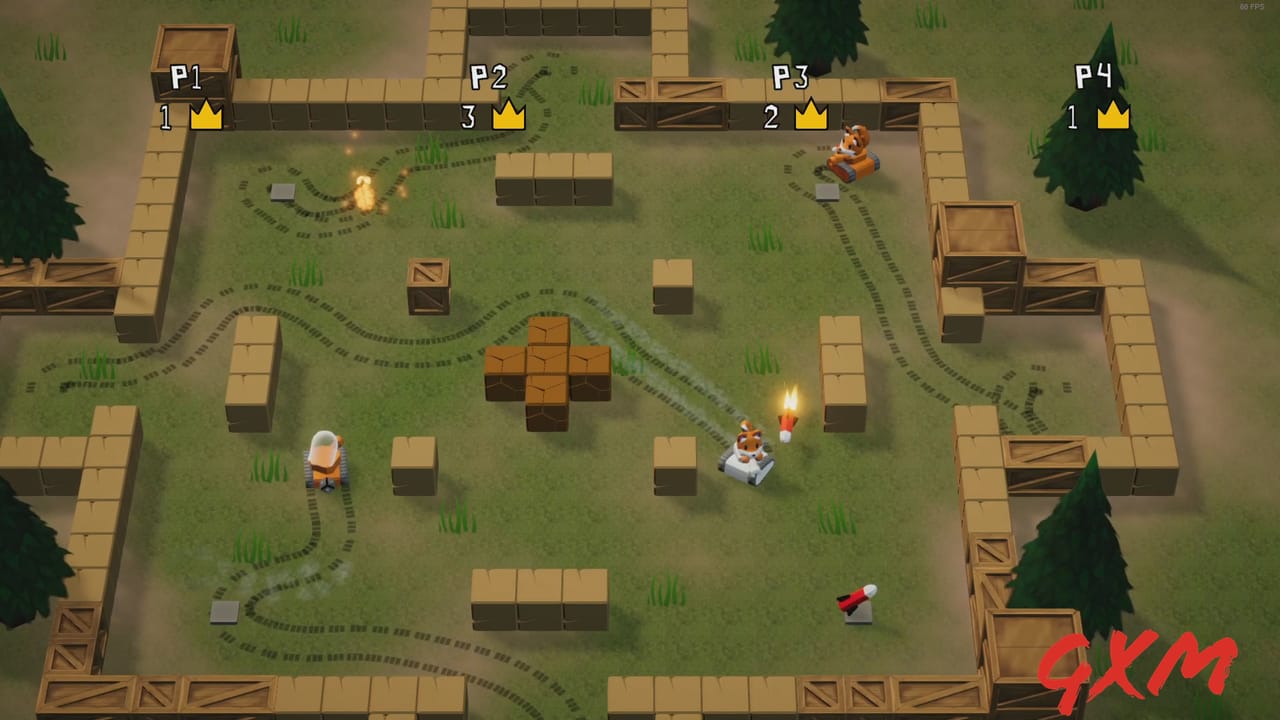Click the P1 crown icon
Viewport: 1280px width, 720px height.
click(x=204, y=117)
